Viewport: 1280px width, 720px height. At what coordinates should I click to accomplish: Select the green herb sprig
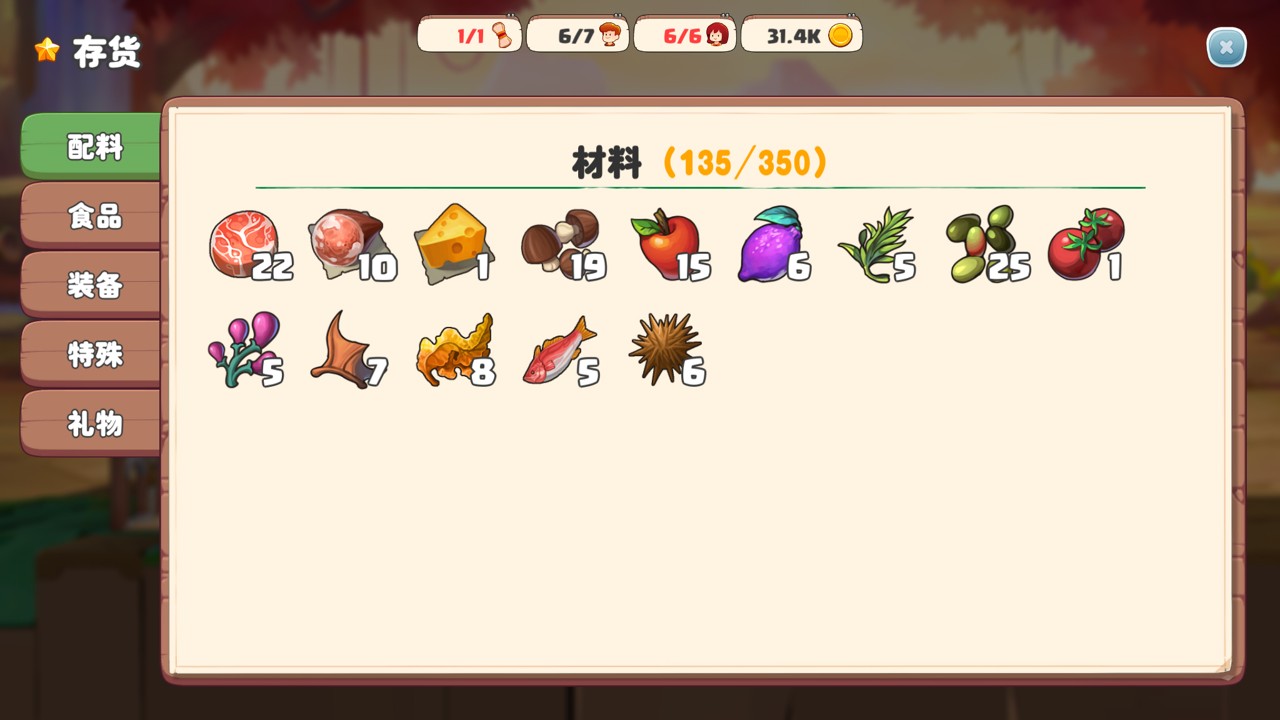tap(875, 245)
